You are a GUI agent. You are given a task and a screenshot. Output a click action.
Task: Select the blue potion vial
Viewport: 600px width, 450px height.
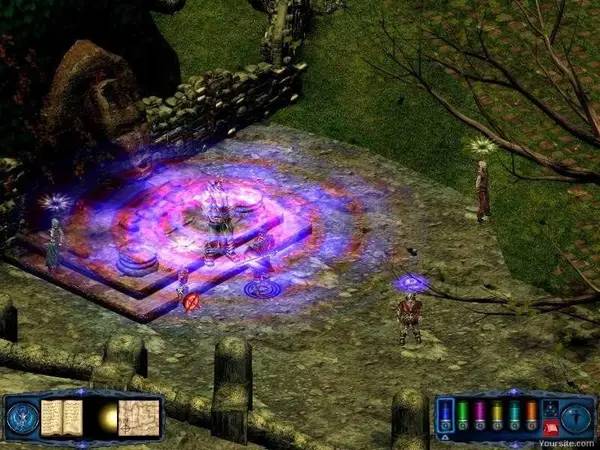click(447, 411)
